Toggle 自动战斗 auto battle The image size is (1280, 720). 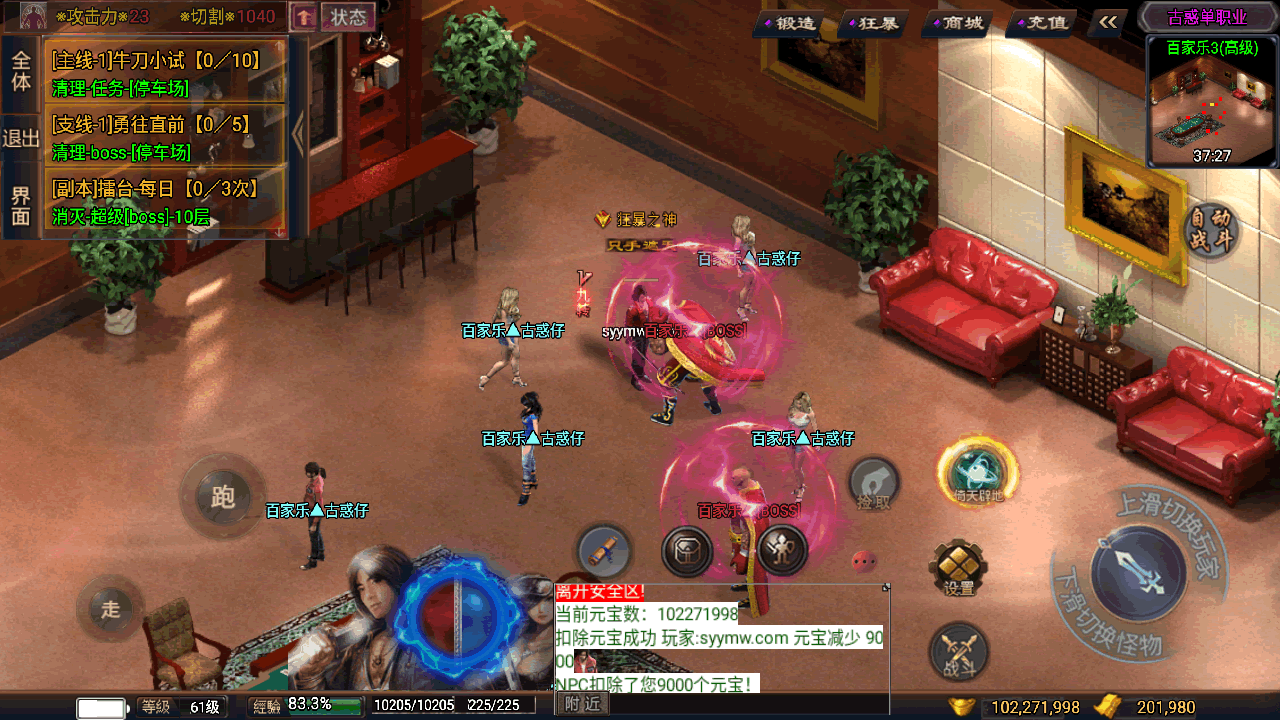(x=1212, y=230)
